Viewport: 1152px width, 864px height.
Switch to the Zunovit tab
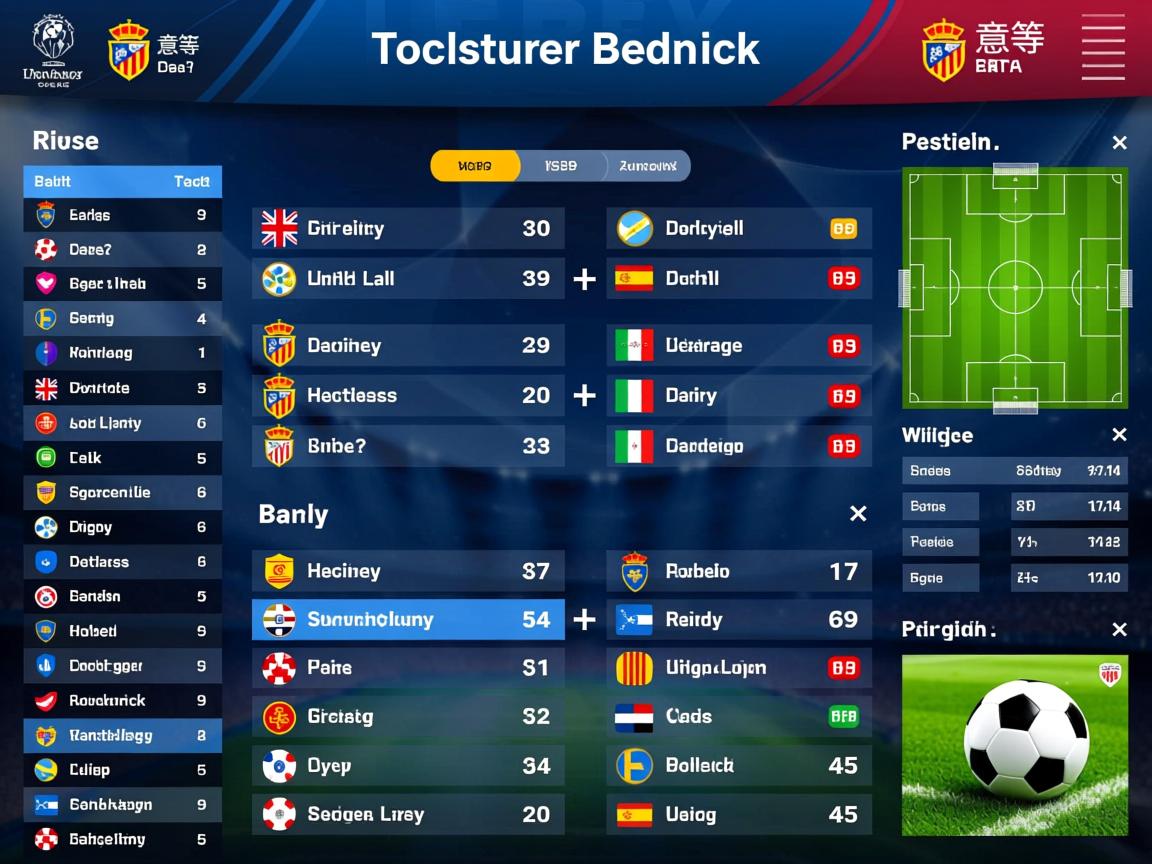[647, 166]
